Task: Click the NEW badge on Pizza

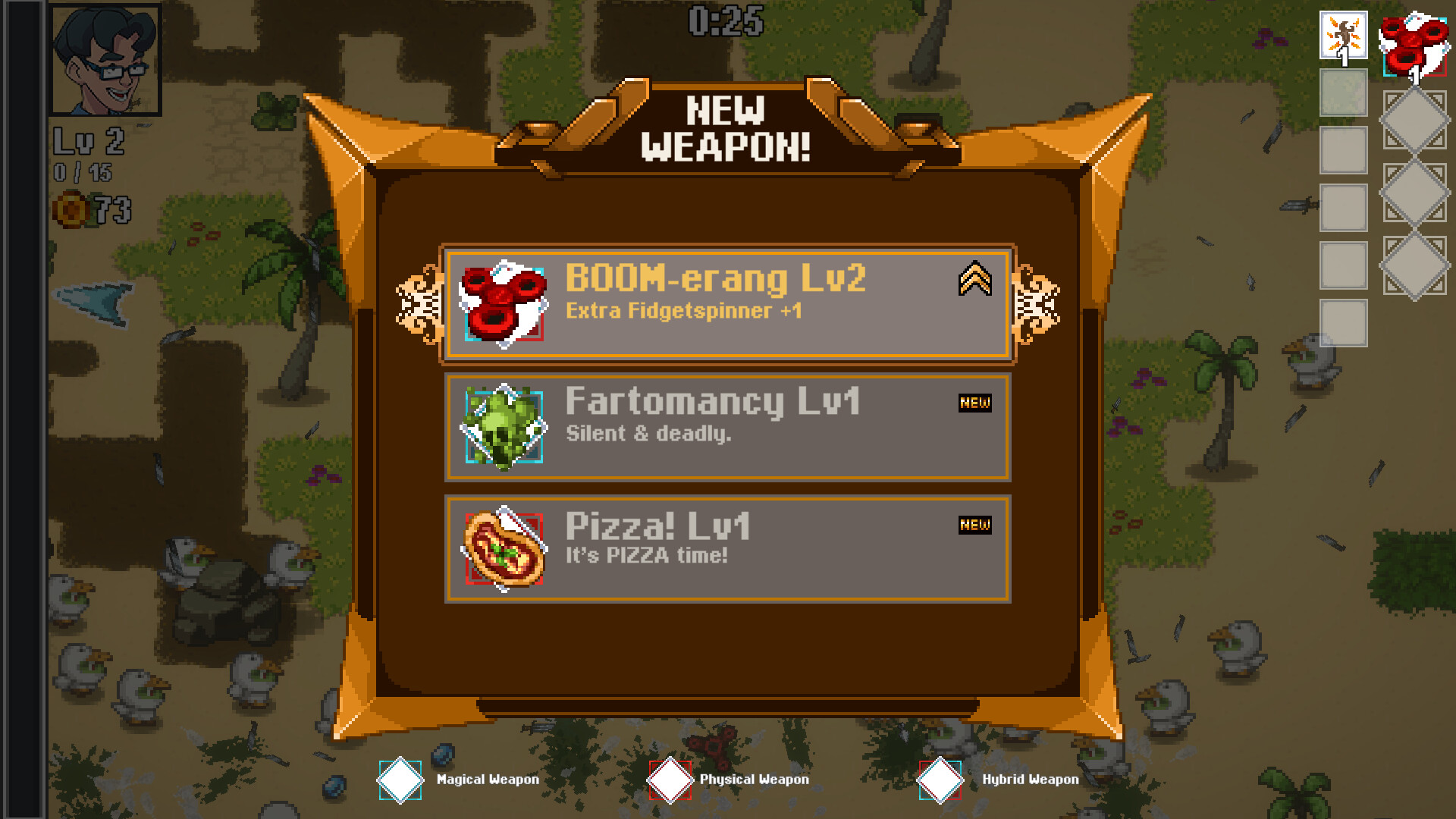Action: click(976, 525)
